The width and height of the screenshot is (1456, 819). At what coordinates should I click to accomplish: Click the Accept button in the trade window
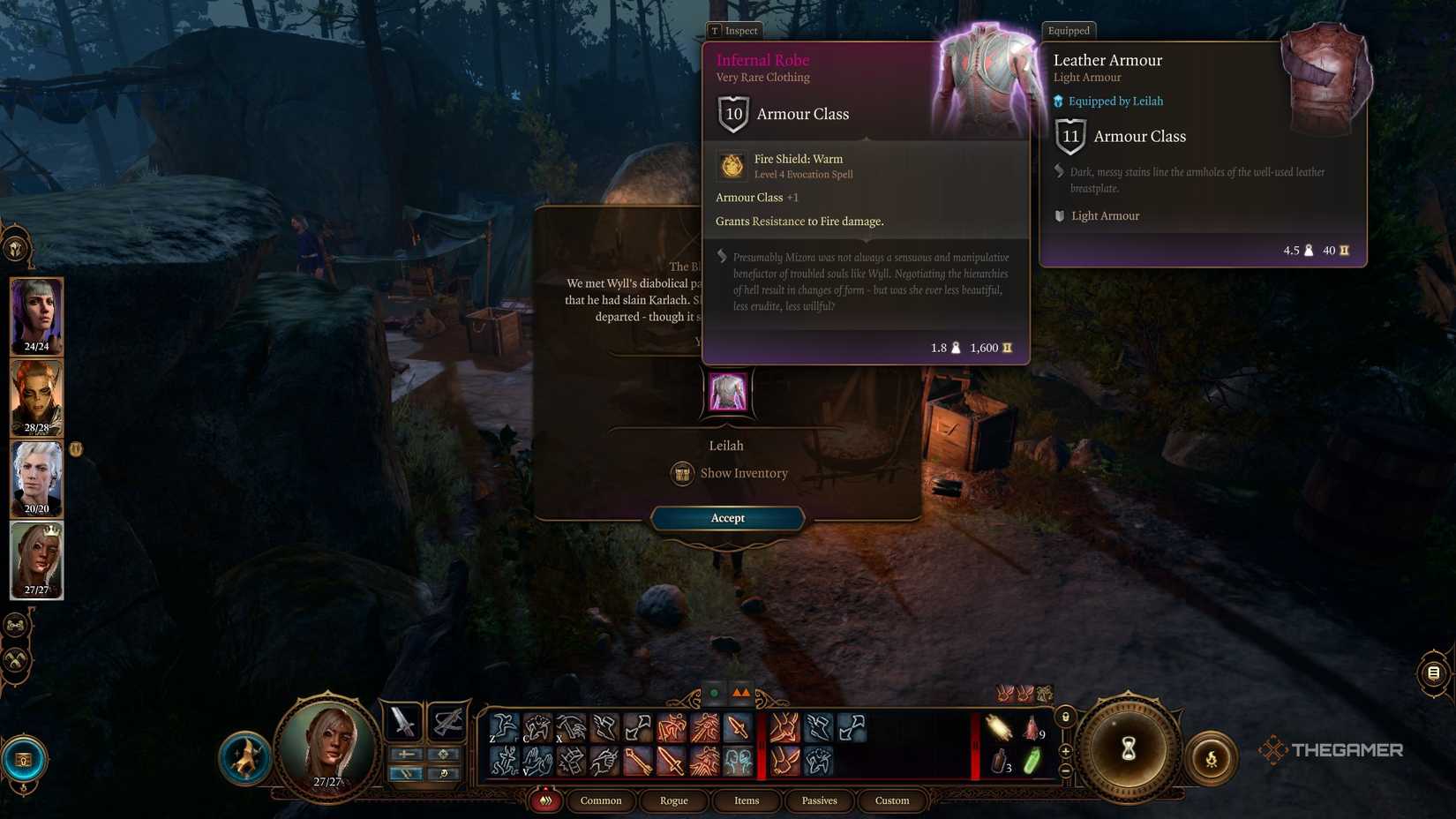click(726, 518)
